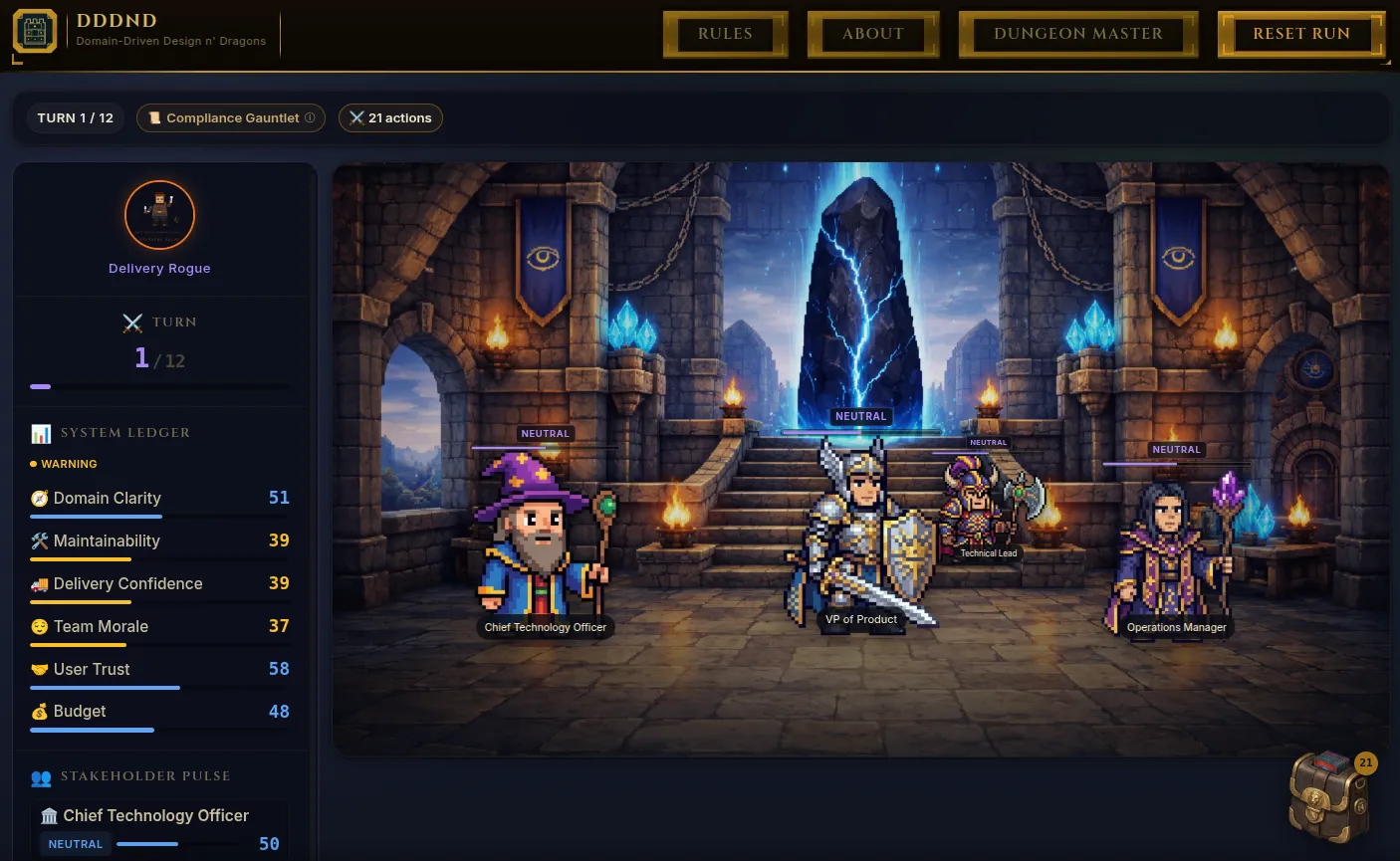Screen dimensions: 1400x861
Task: Toggle the NEUTRAL status on Technical Lead
Action: point(988,442)
